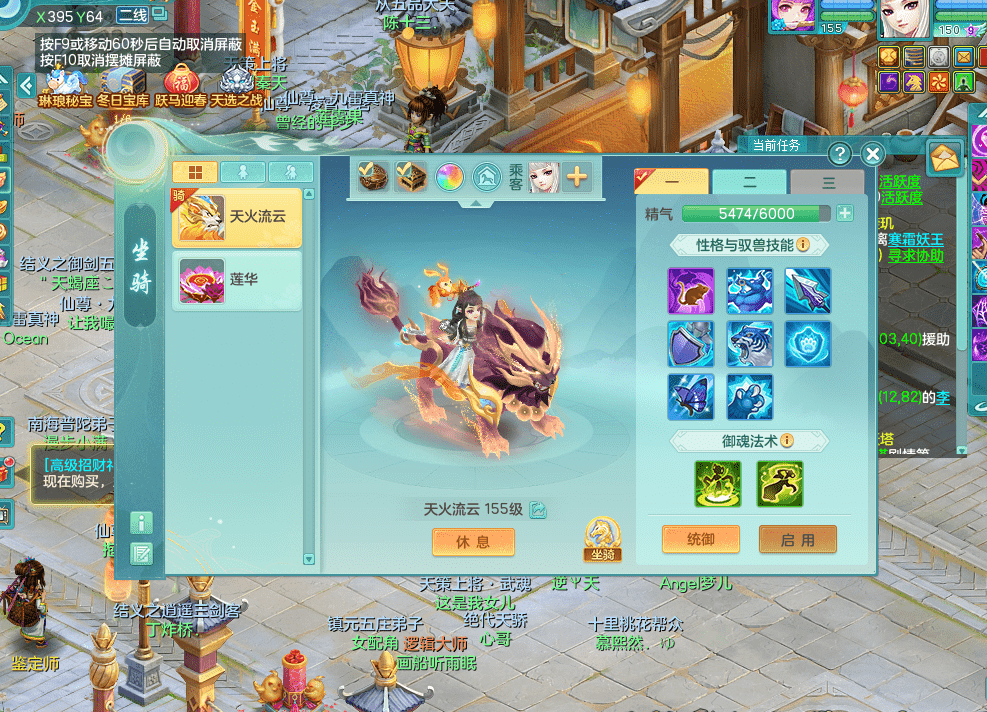Open the 跃马迎春 event icon
The image size is (987, 712).
tap(180, 84)
